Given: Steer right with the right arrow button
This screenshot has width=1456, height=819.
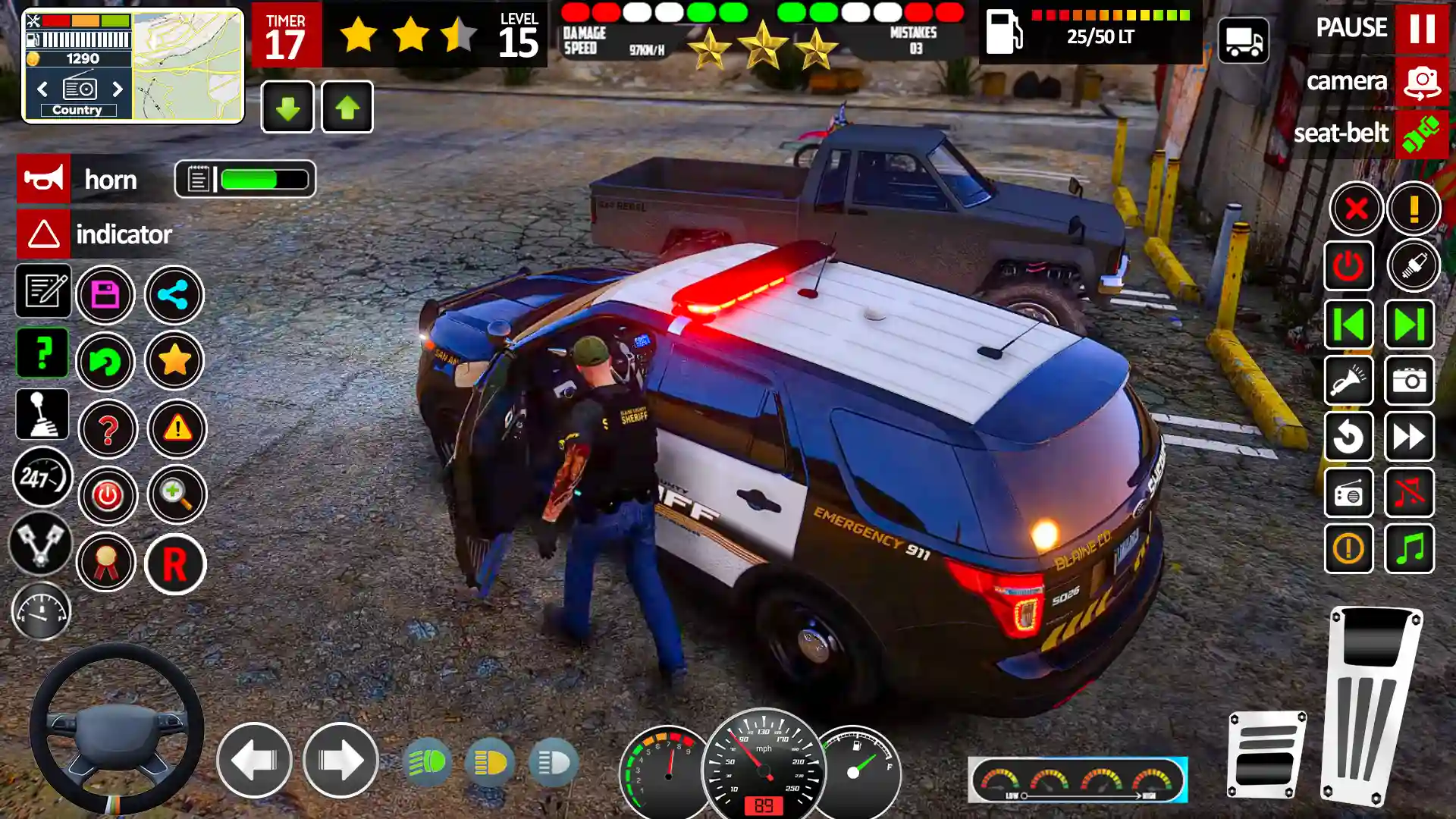Looking at the screenshot, I should click(340, 760).
